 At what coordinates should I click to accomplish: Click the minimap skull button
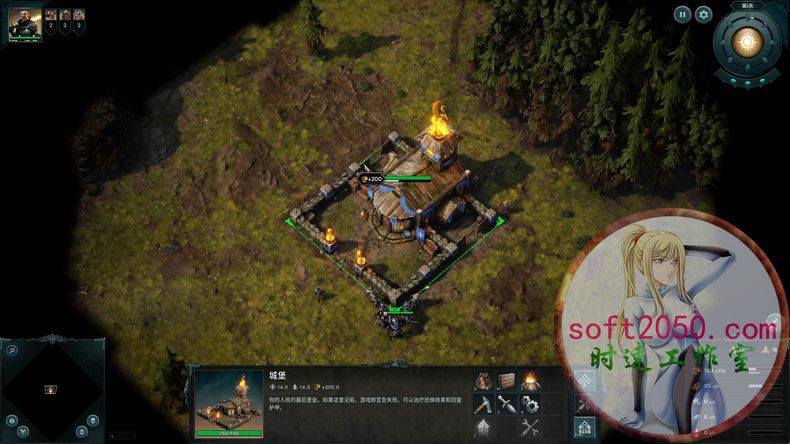point(92,420)
